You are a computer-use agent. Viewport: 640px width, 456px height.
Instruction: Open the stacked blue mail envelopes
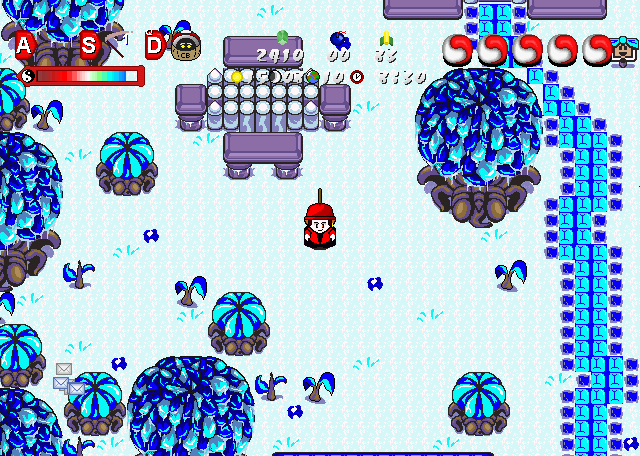(69, 385)
